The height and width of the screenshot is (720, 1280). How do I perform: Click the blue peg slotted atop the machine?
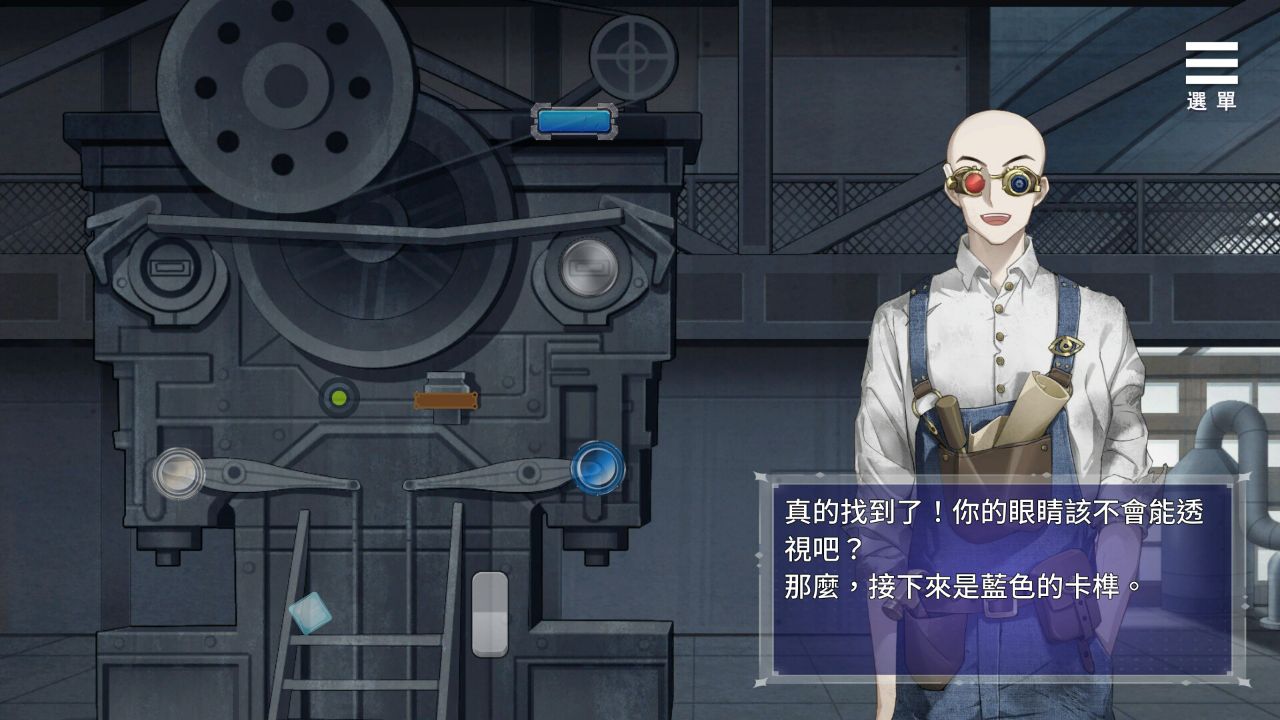tap(573, 120)
